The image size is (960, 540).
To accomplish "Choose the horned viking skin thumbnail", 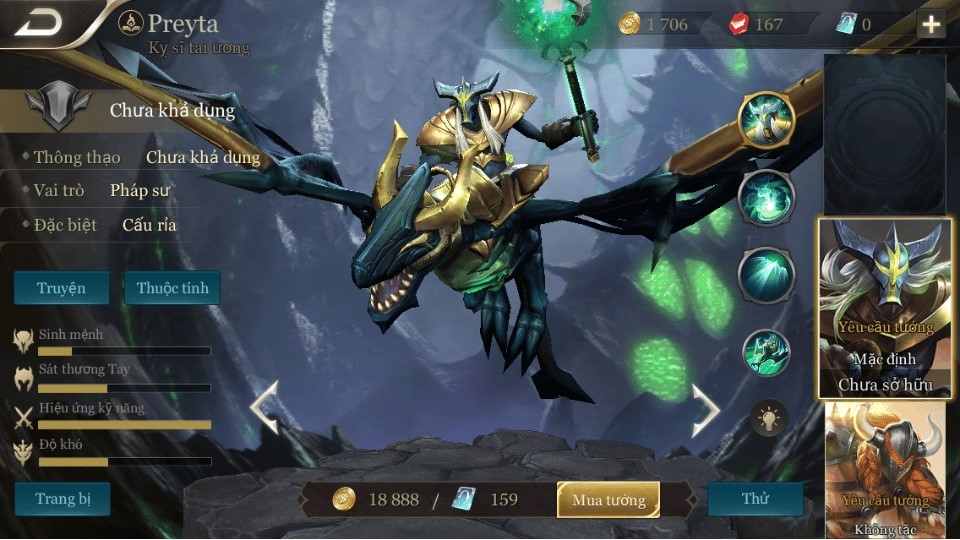I will click(x=885, y=470).
